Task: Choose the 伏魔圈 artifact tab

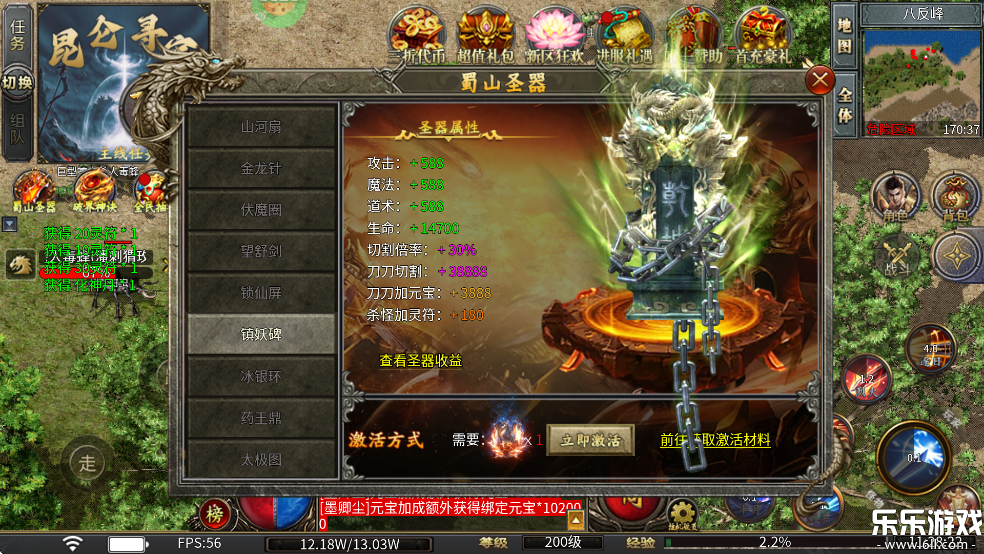Action: [262, 210]
